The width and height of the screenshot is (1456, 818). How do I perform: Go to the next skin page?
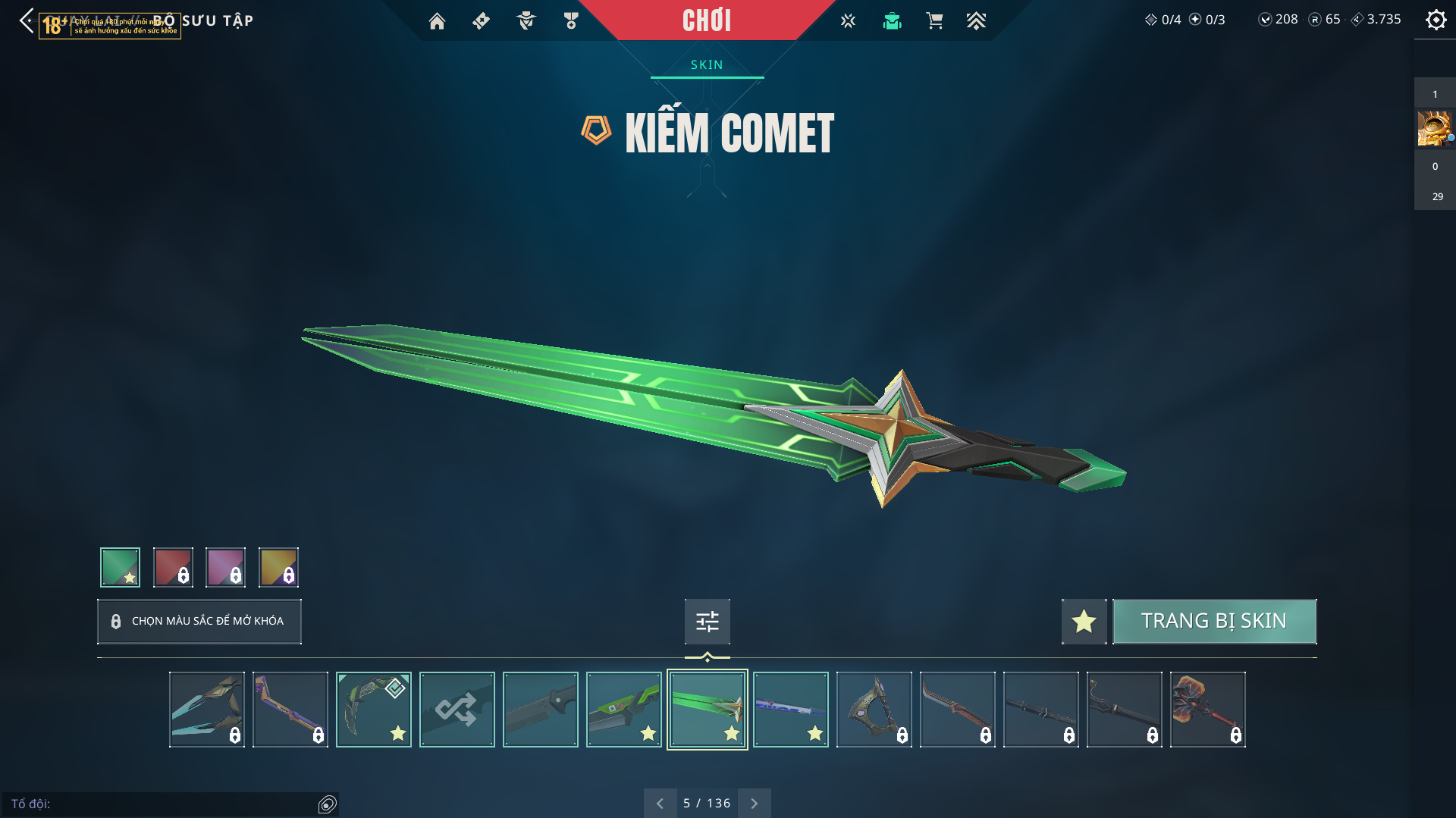pos(754,803)
